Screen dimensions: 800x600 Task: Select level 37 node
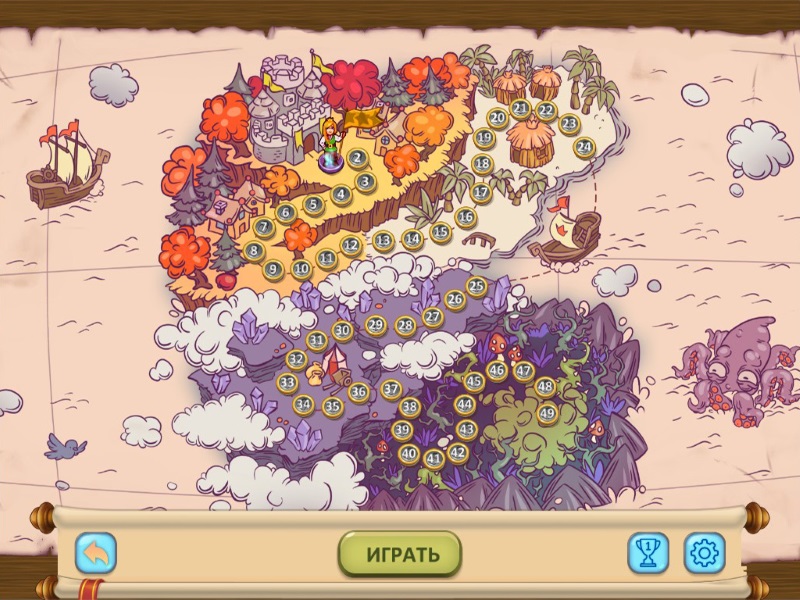coord(391,389)
